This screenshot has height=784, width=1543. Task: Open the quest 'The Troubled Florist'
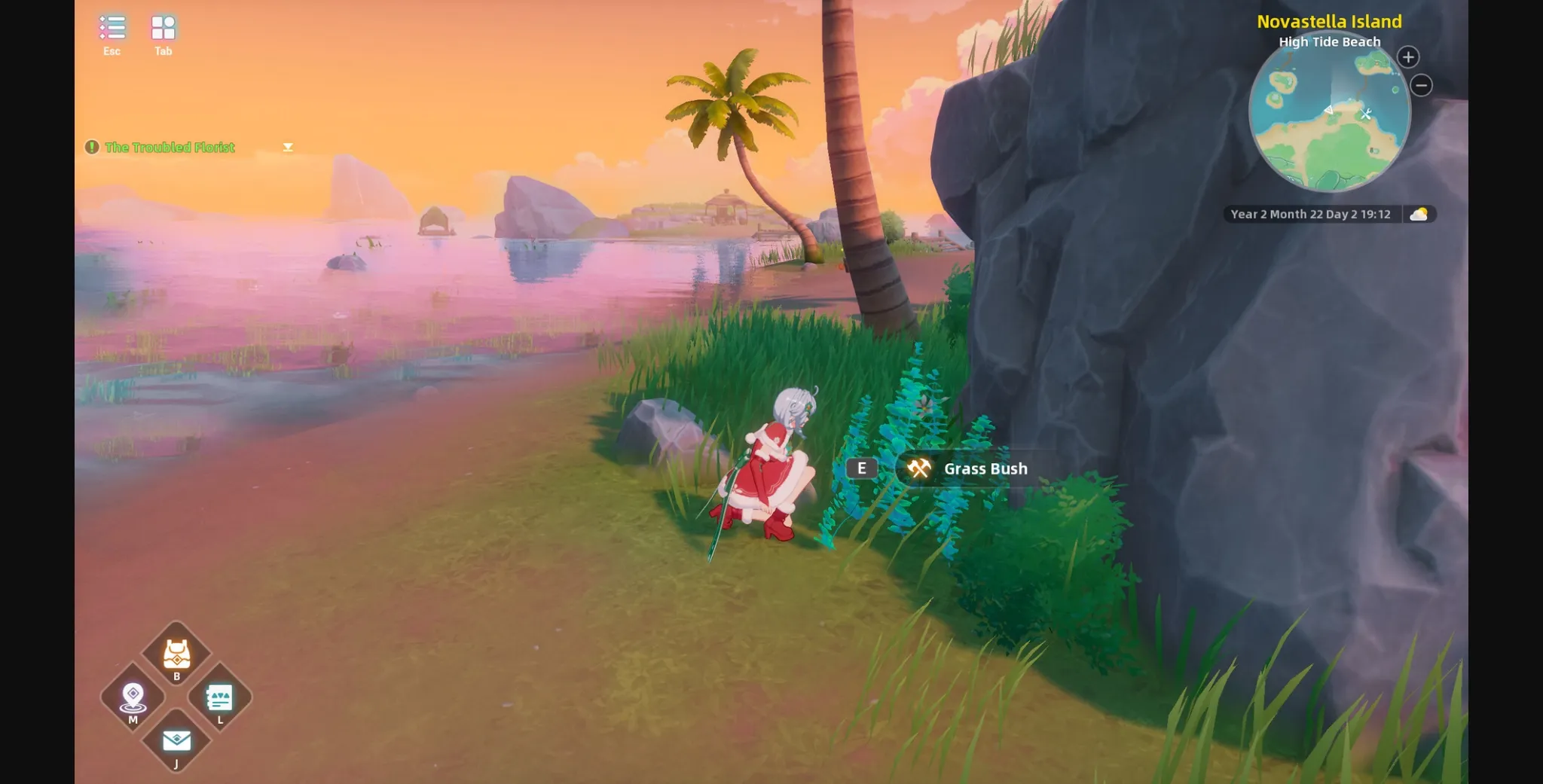(x=170, y=147)
